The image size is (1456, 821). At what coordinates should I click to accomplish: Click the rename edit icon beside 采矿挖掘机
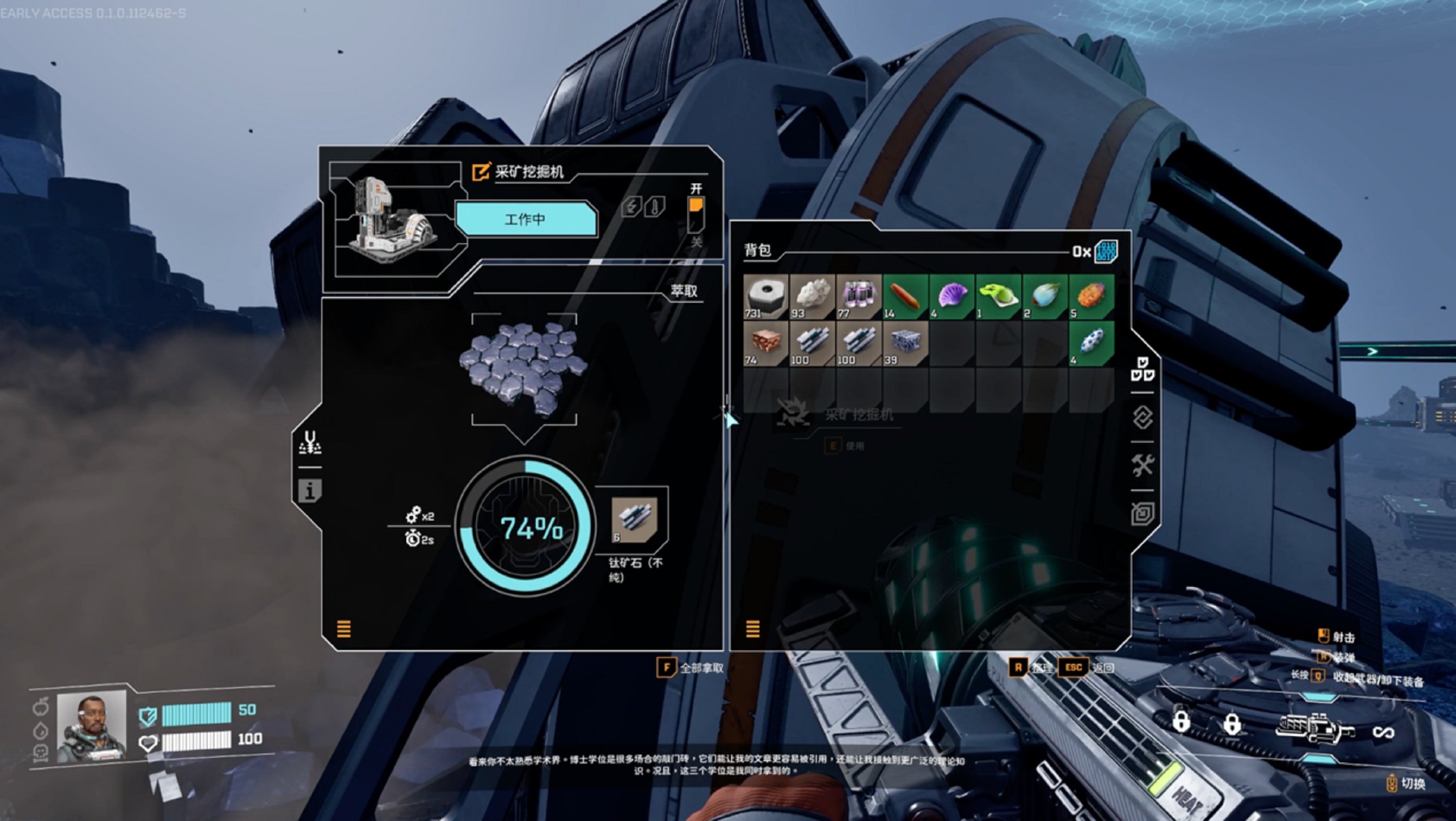tap(480, 172)
